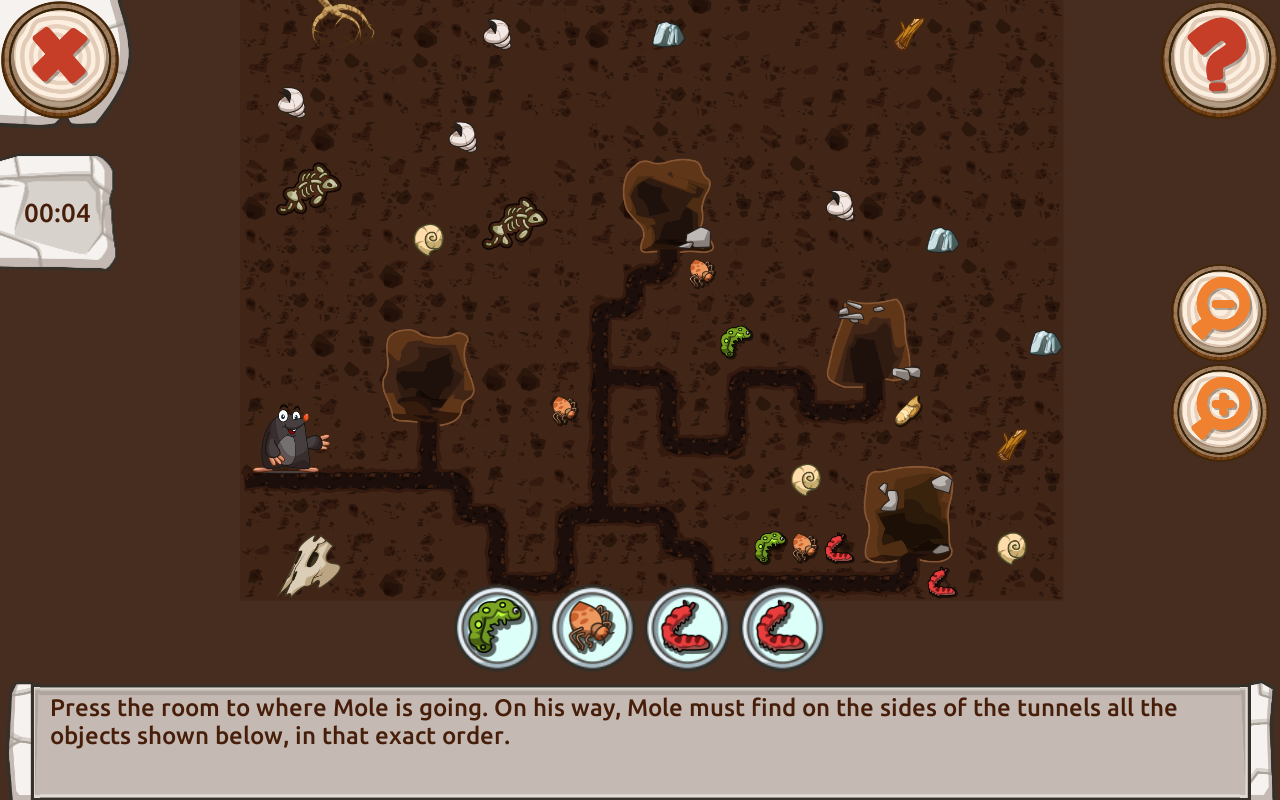Viewport: 1280px width, 800px height.
Task: Close the mole tunnel game
Action: (x=60, y=58)
